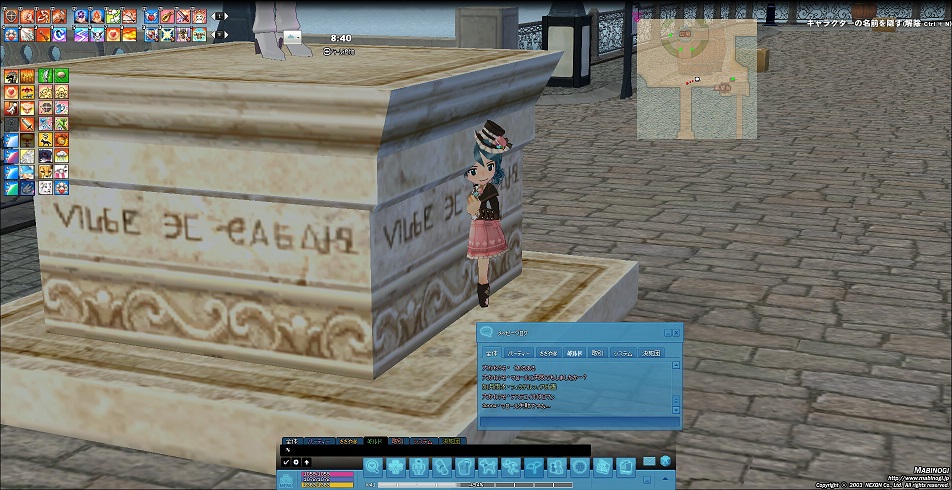Activate the crosshair skill in top hotbar

[x=11, y=16]
